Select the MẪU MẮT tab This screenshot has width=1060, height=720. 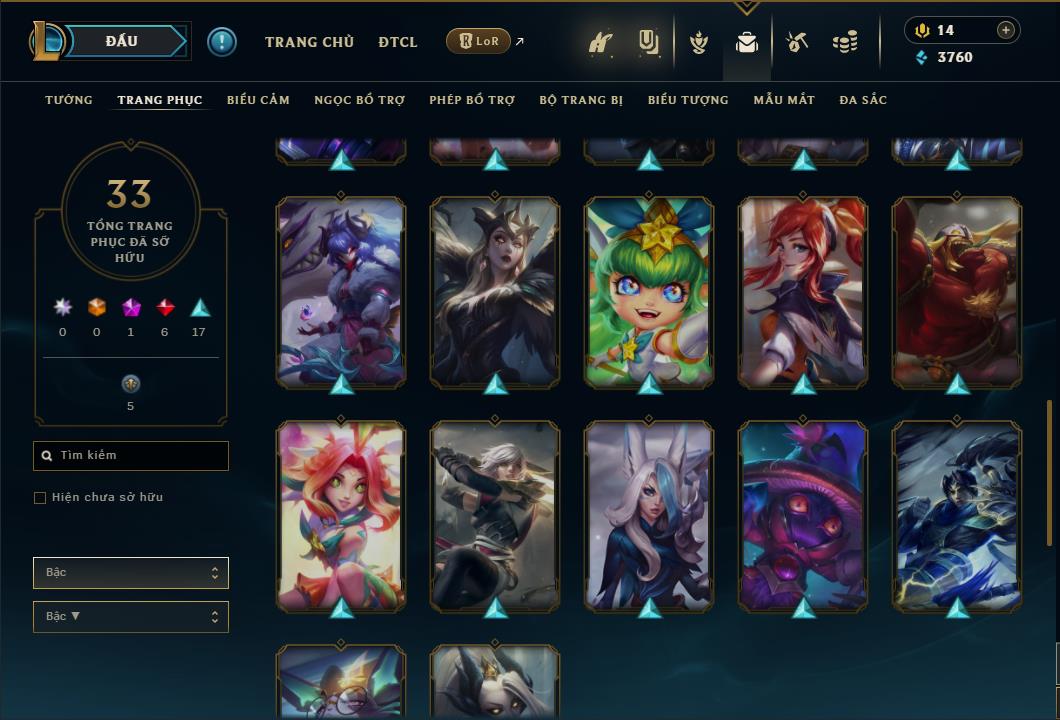784,100
